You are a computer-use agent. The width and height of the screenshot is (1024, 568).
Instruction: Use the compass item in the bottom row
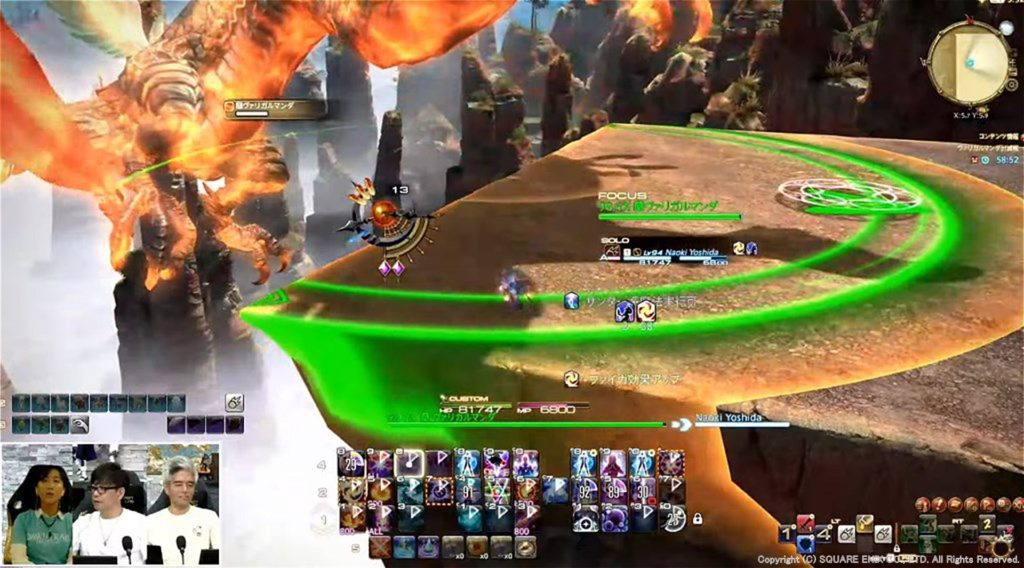coord(526,547)
